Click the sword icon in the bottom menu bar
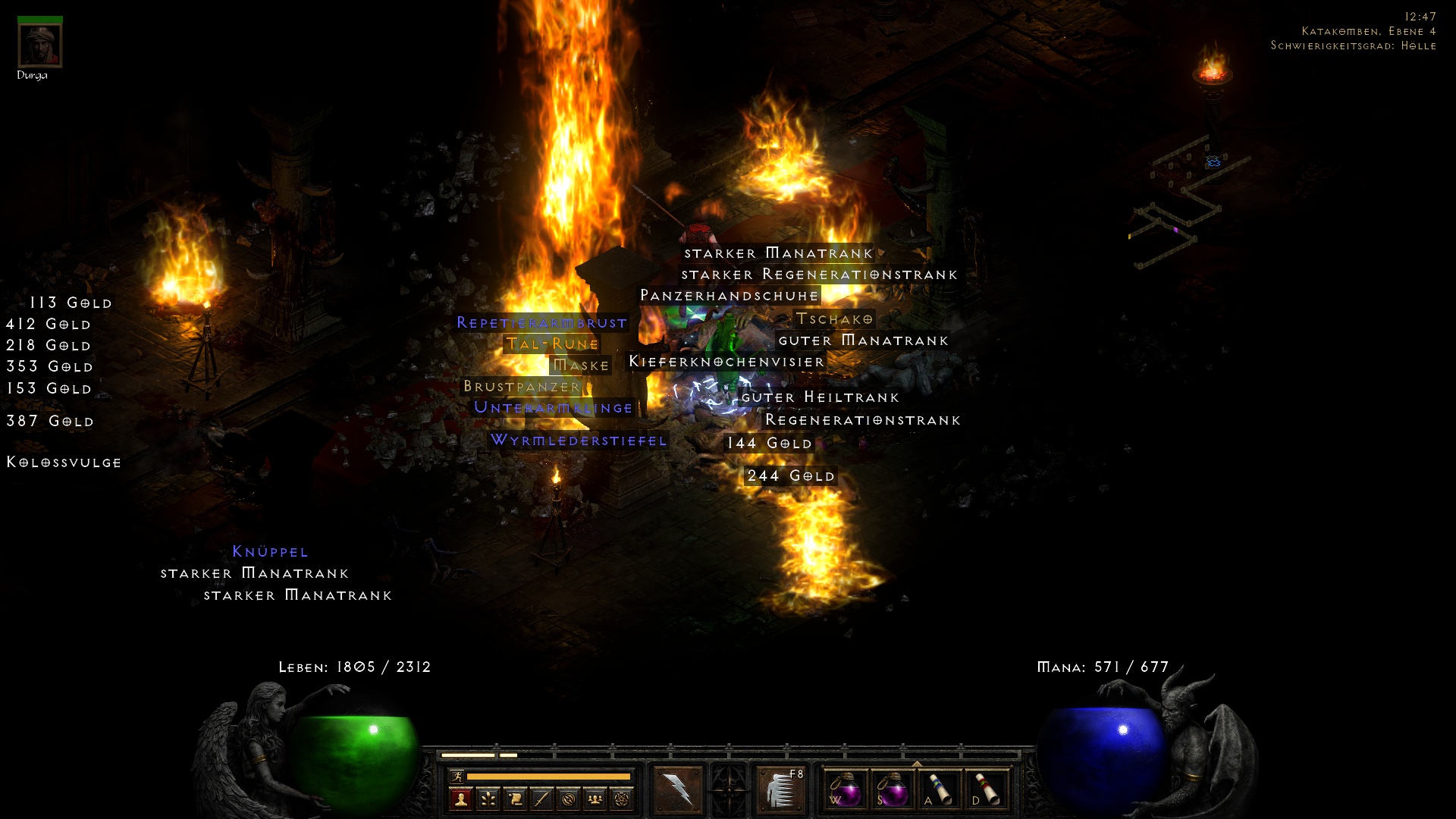 (541, 800)
